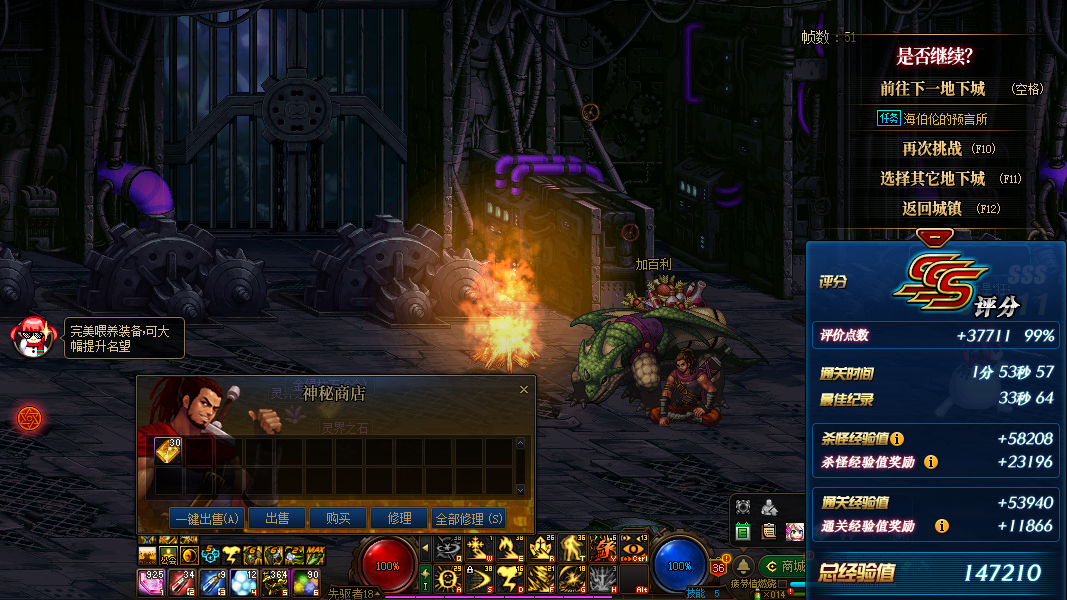Use the pink potion in quickslot 1

150,582
